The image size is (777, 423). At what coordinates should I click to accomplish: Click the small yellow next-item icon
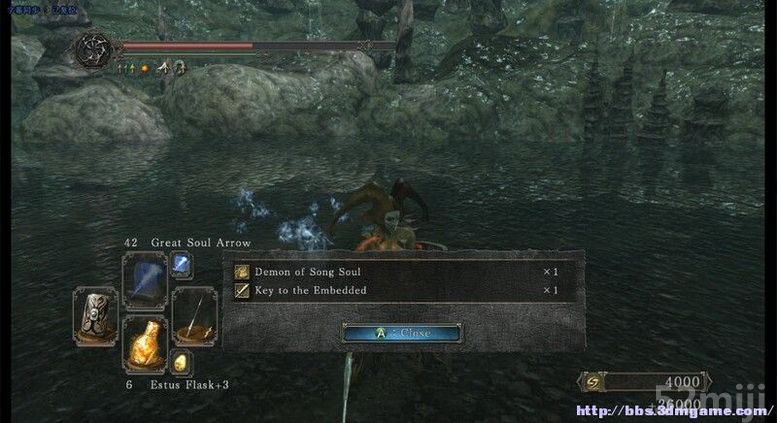pyautogui.click(x=182, y=363)
